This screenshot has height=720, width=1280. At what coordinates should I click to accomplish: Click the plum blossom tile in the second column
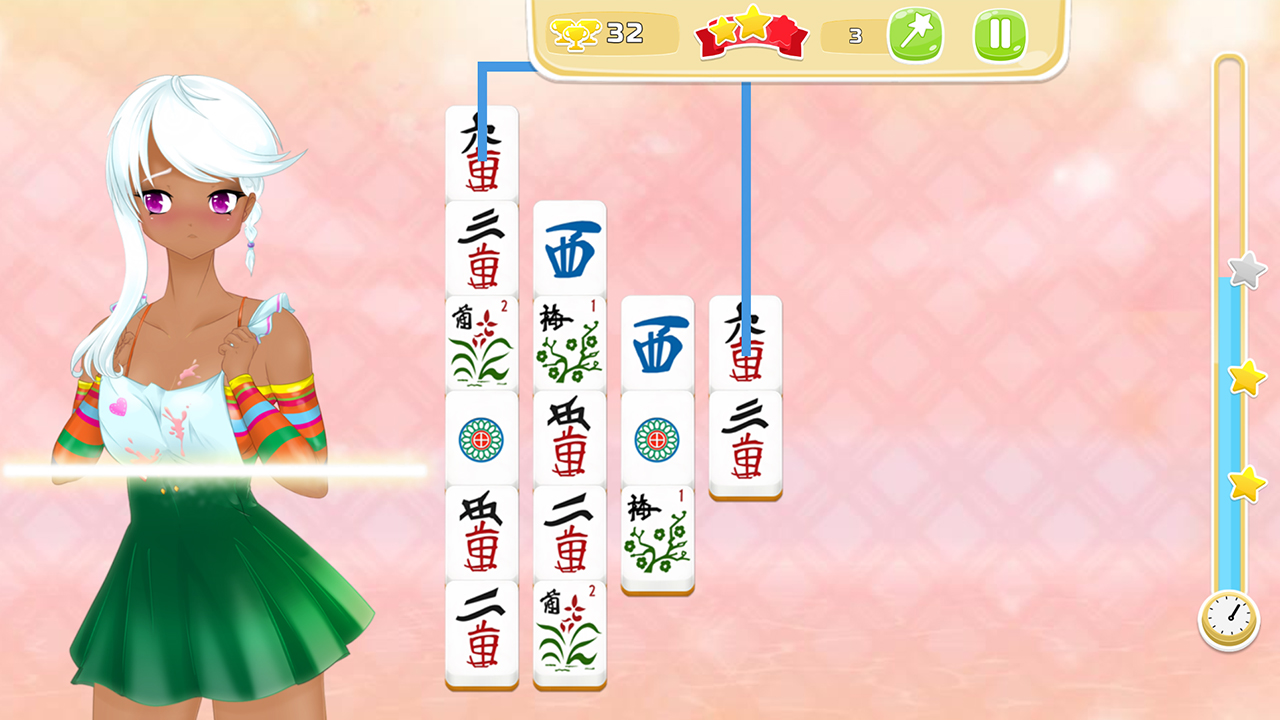pyautogui.click(x=568, y=343)
